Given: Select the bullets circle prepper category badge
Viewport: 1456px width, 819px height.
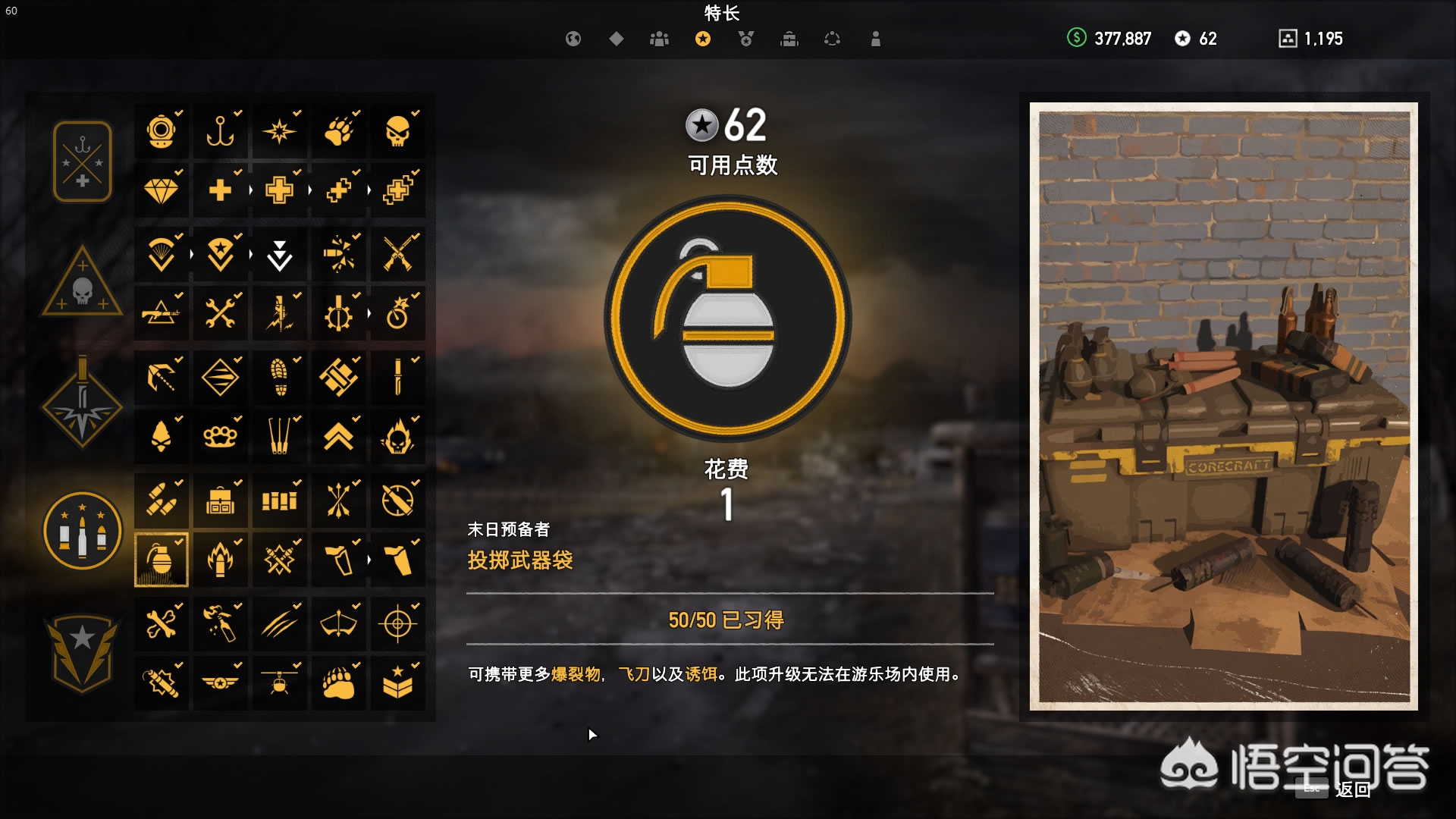Looking at the screenshot, I should click(x=83, y=530).
